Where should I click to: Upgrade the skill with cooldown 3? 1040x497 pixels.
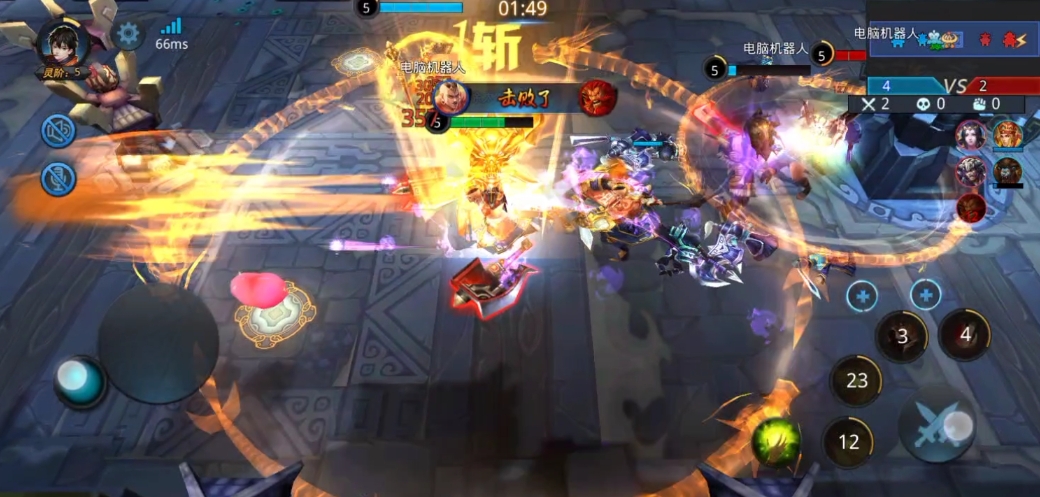click(x=862, y=295)
